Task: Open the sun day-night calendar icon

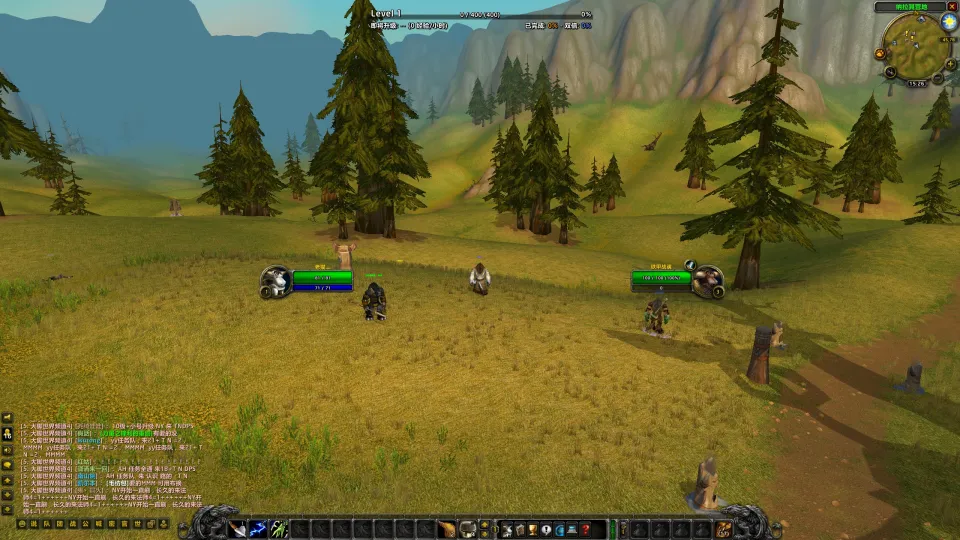Action: point(948,22)
